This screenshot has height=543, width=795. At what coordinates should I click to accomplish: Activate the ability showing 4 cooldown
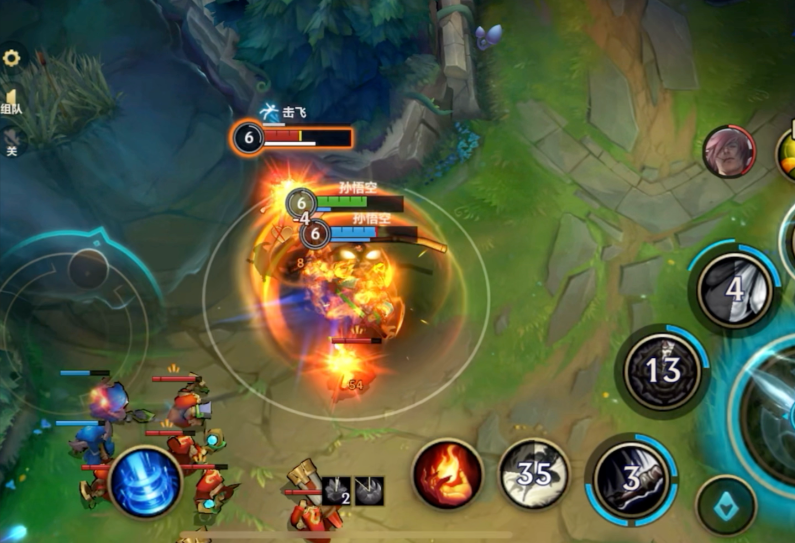[734, 291]
